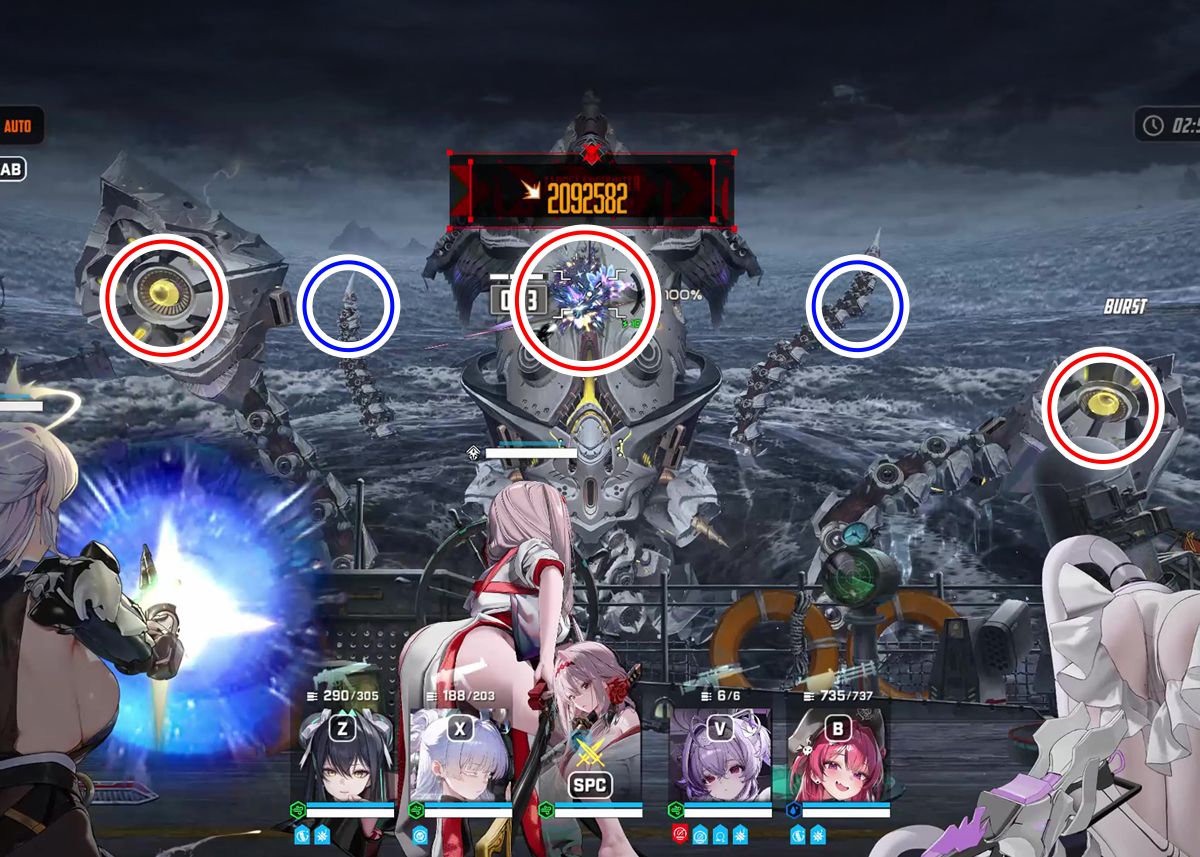Select the white-haired character portrait
The width and height of the screenshot is (1200, 857).
point(459,765)
